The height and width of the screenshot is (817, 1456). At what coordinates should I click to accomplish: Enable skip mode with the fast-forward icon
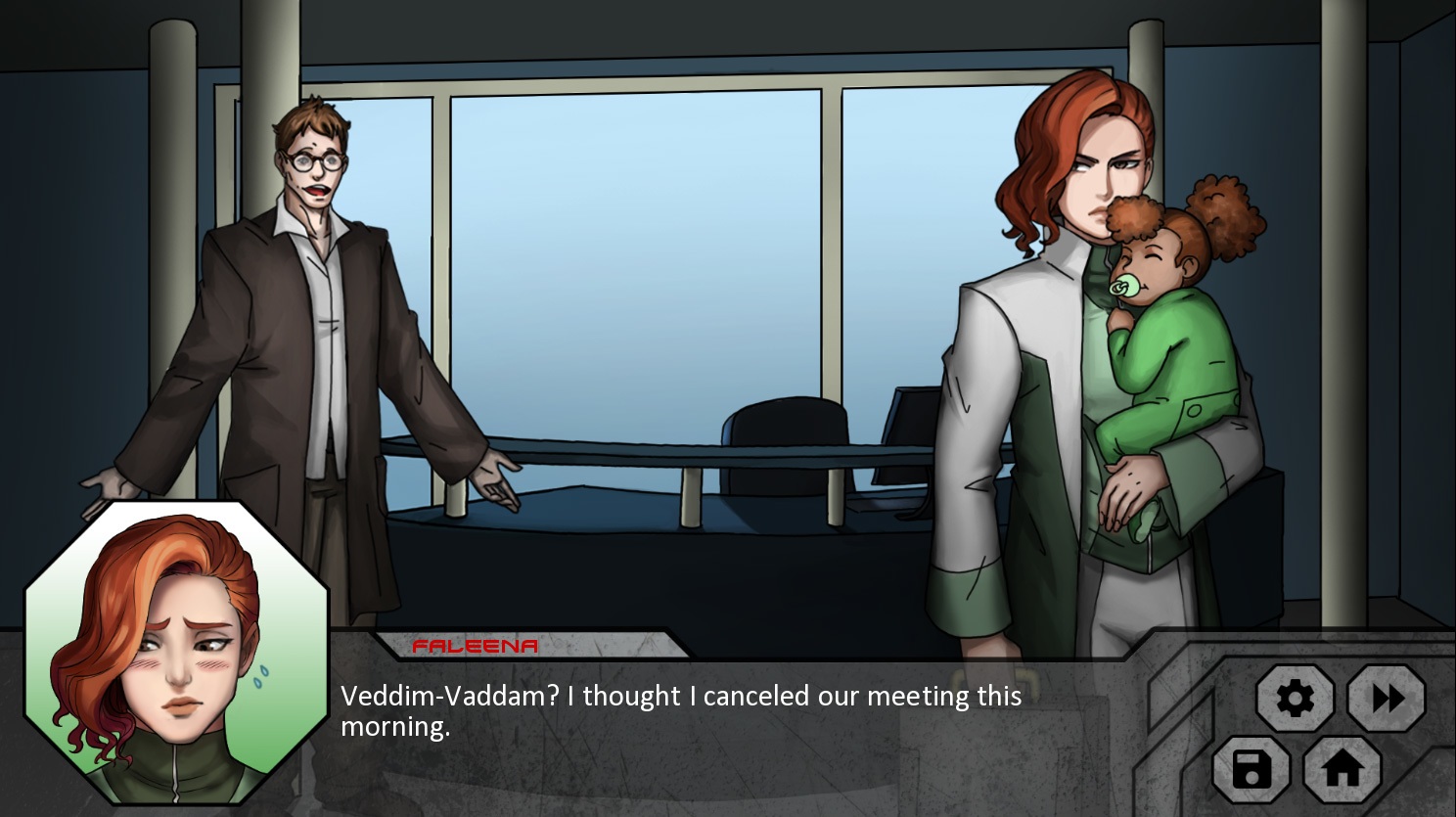1386,699
